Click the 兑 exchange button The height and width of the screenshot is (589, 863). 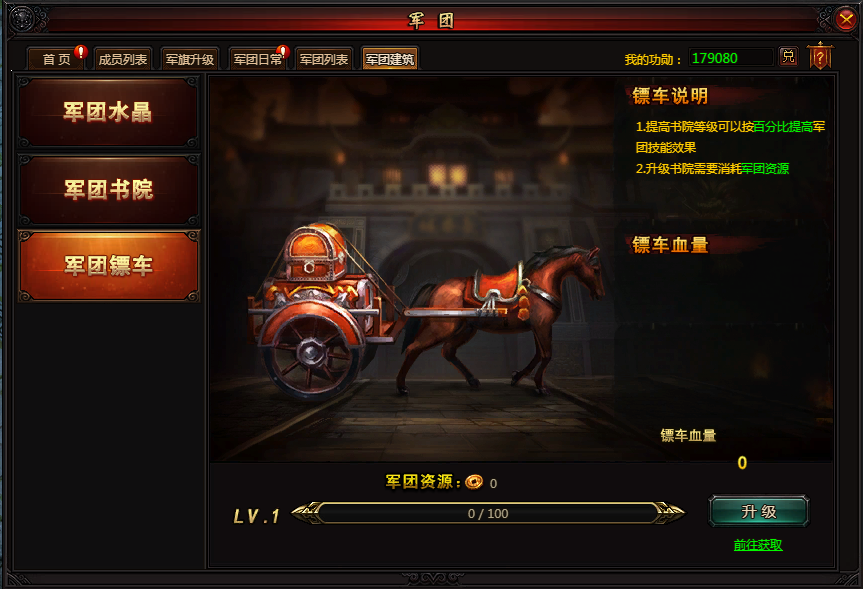tap(788, 57)
